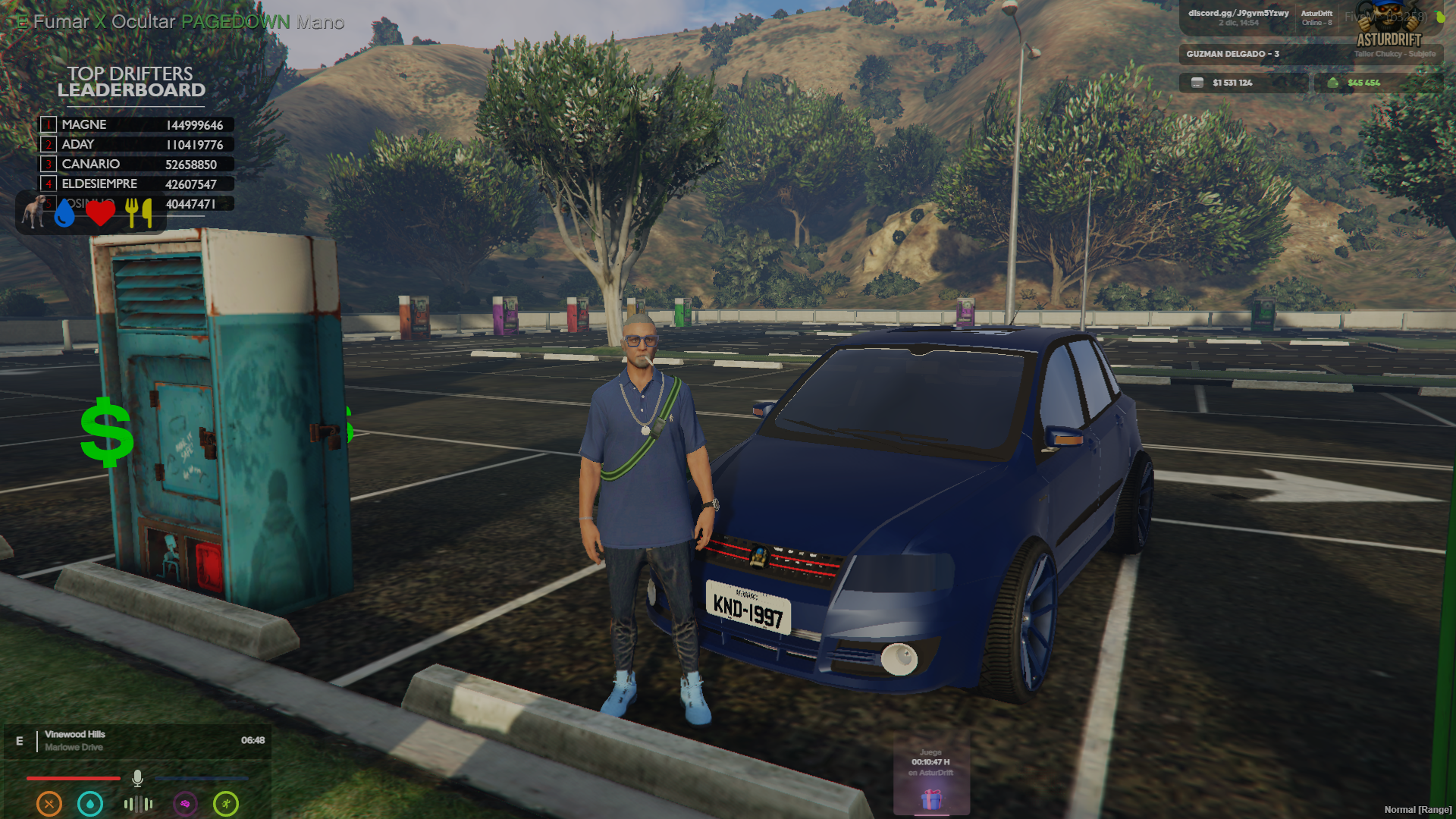
Task: Select the ELDESIEMPRE leaderboard entry
Action: click(x=136, y=184)
